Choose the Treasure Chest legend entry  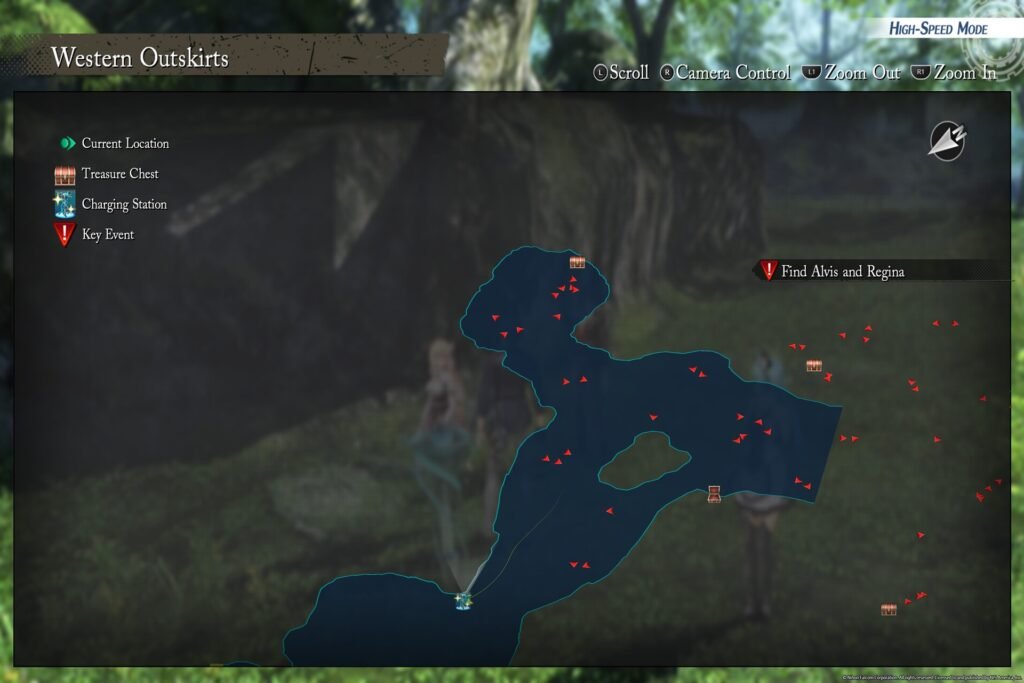point(108,174)
